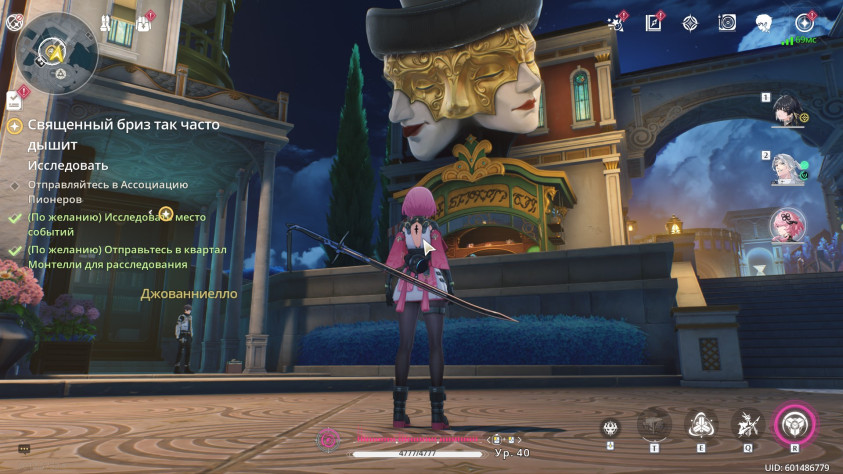This screenshot has width=843, height=474.
Task: Select the pink-haired third party member portrait
Action: 790,226
